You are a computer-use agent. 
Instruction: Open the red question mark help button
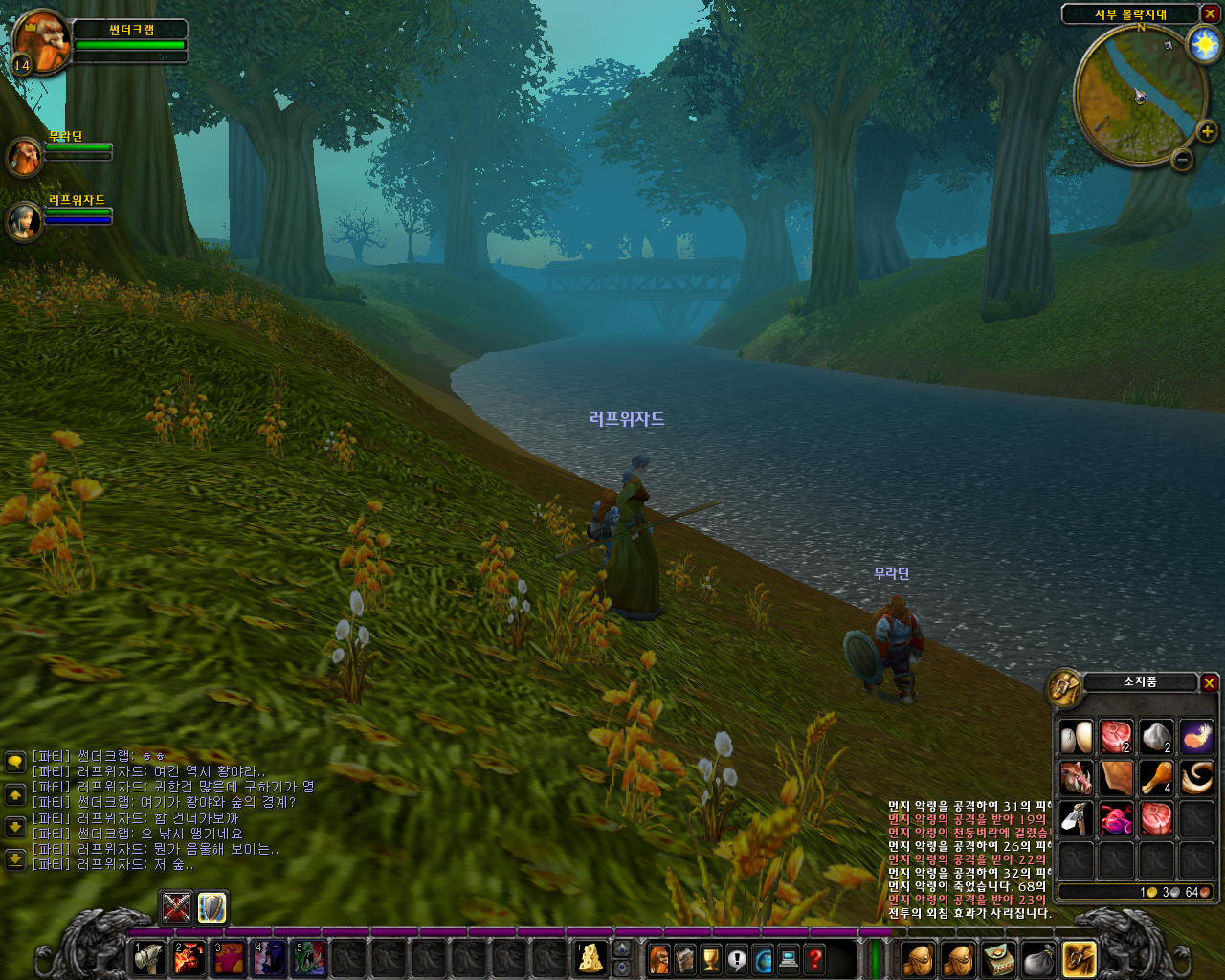[814, 958]
